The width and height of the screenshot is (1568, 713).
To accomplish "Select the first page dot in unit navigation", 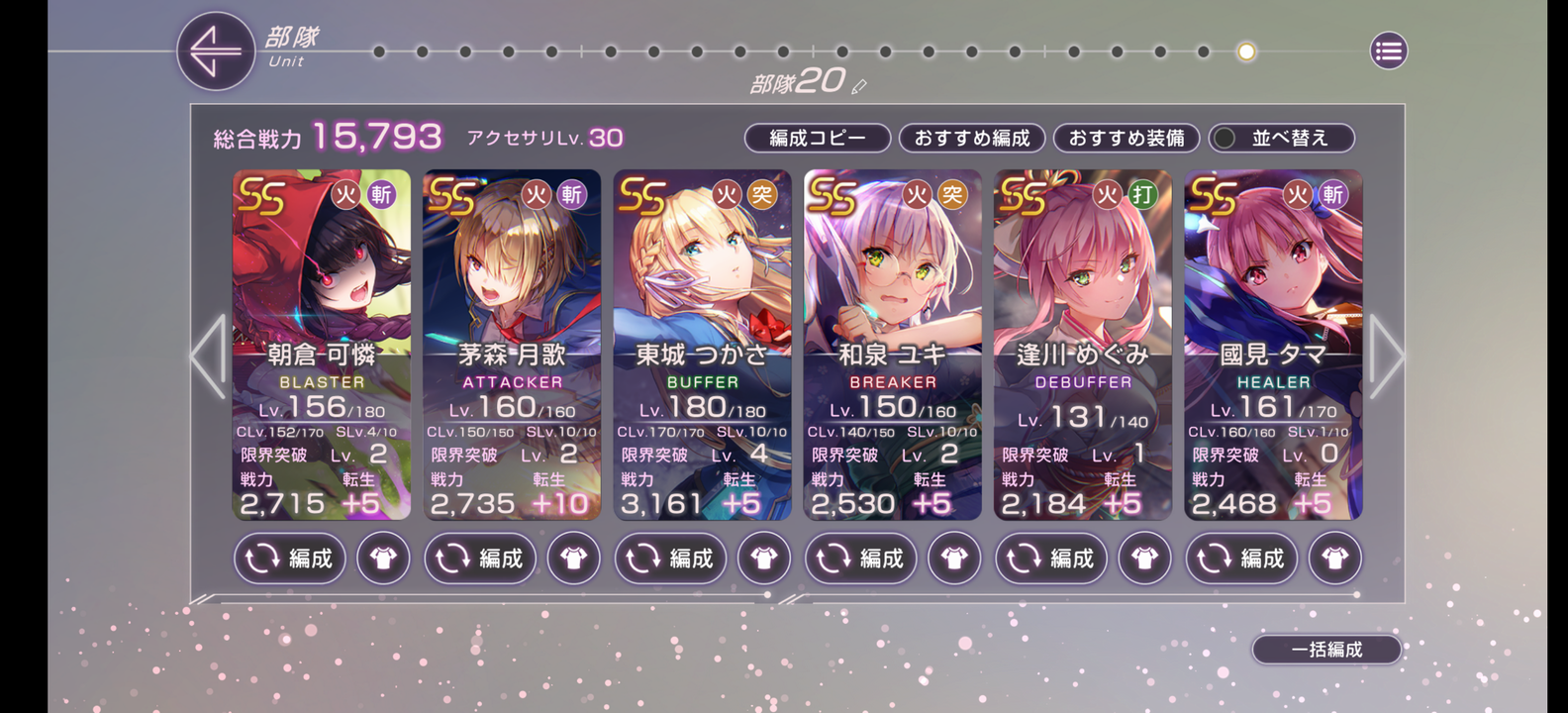I will [x=379, y=51].
